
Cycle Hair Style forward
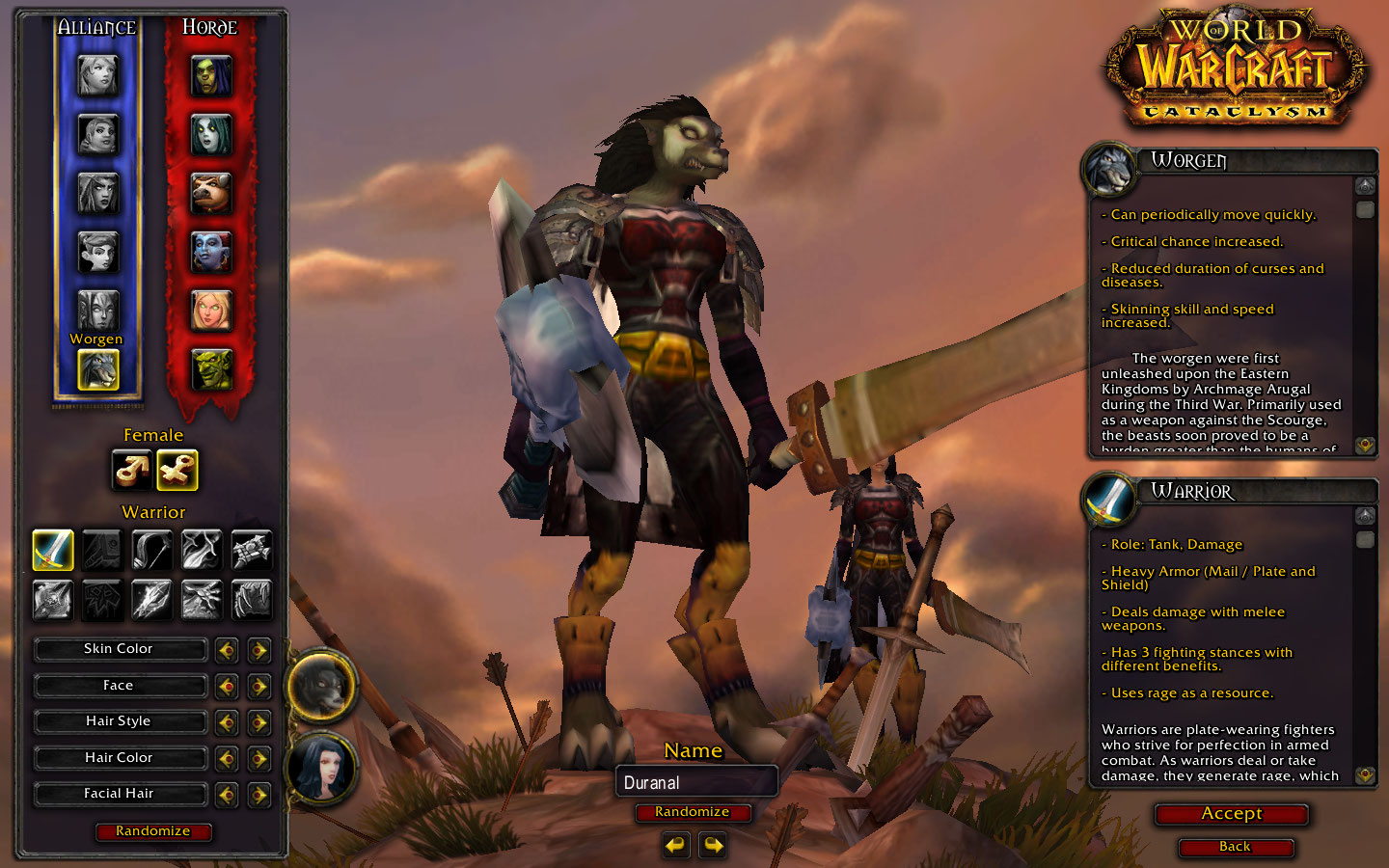259,722
